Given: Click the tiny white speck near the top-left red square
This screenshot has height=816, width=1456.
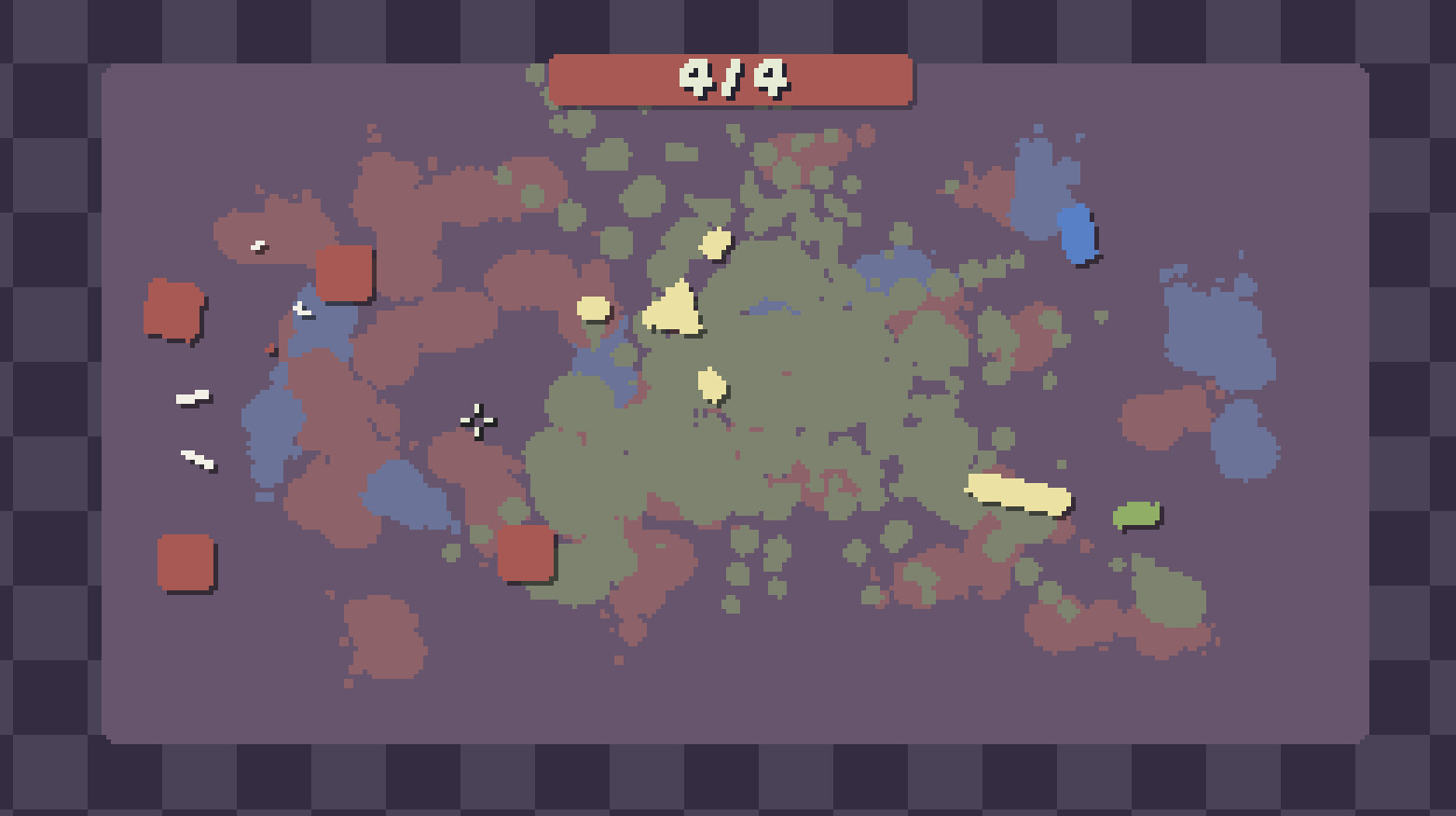Looking at the screenshot, I should click(257, 245).
